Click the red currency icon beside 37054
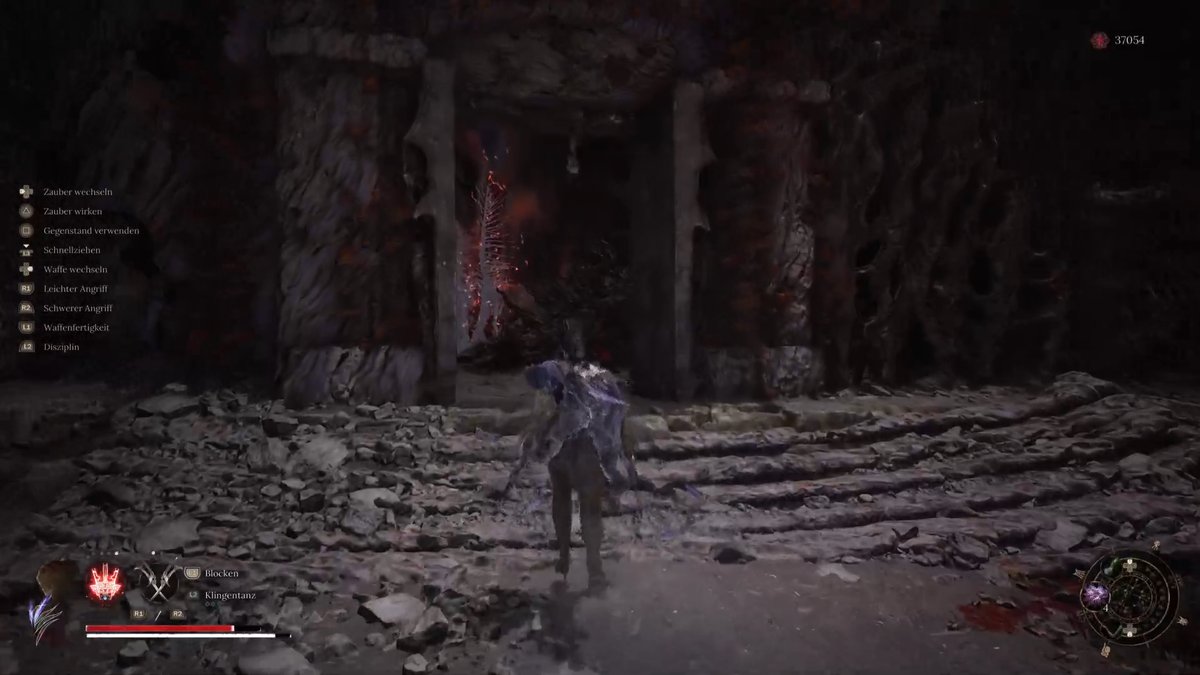 click(x=1100, y=40)
